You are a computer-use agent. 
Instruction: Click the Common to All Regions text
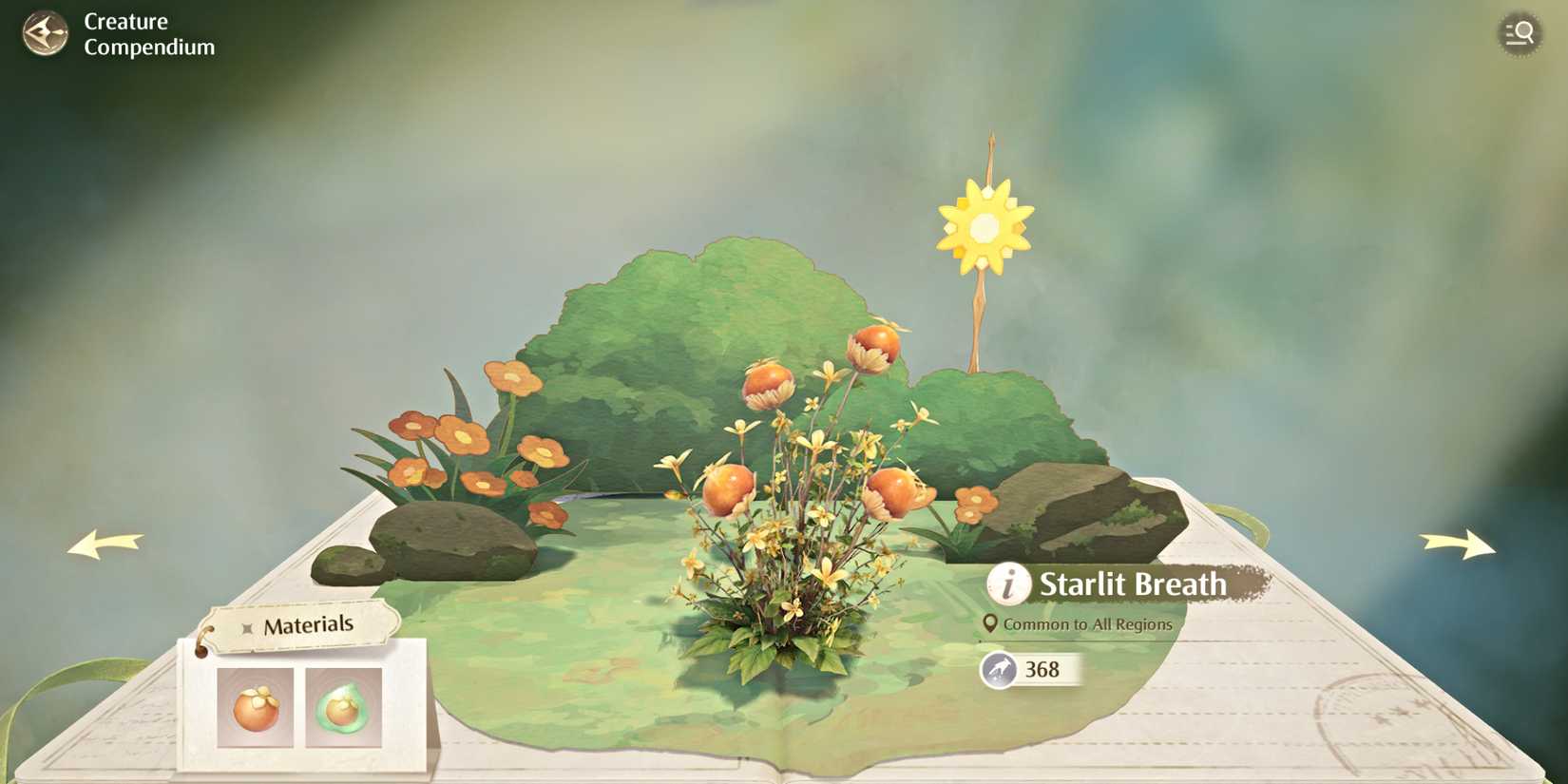[x=1089, y=624]
